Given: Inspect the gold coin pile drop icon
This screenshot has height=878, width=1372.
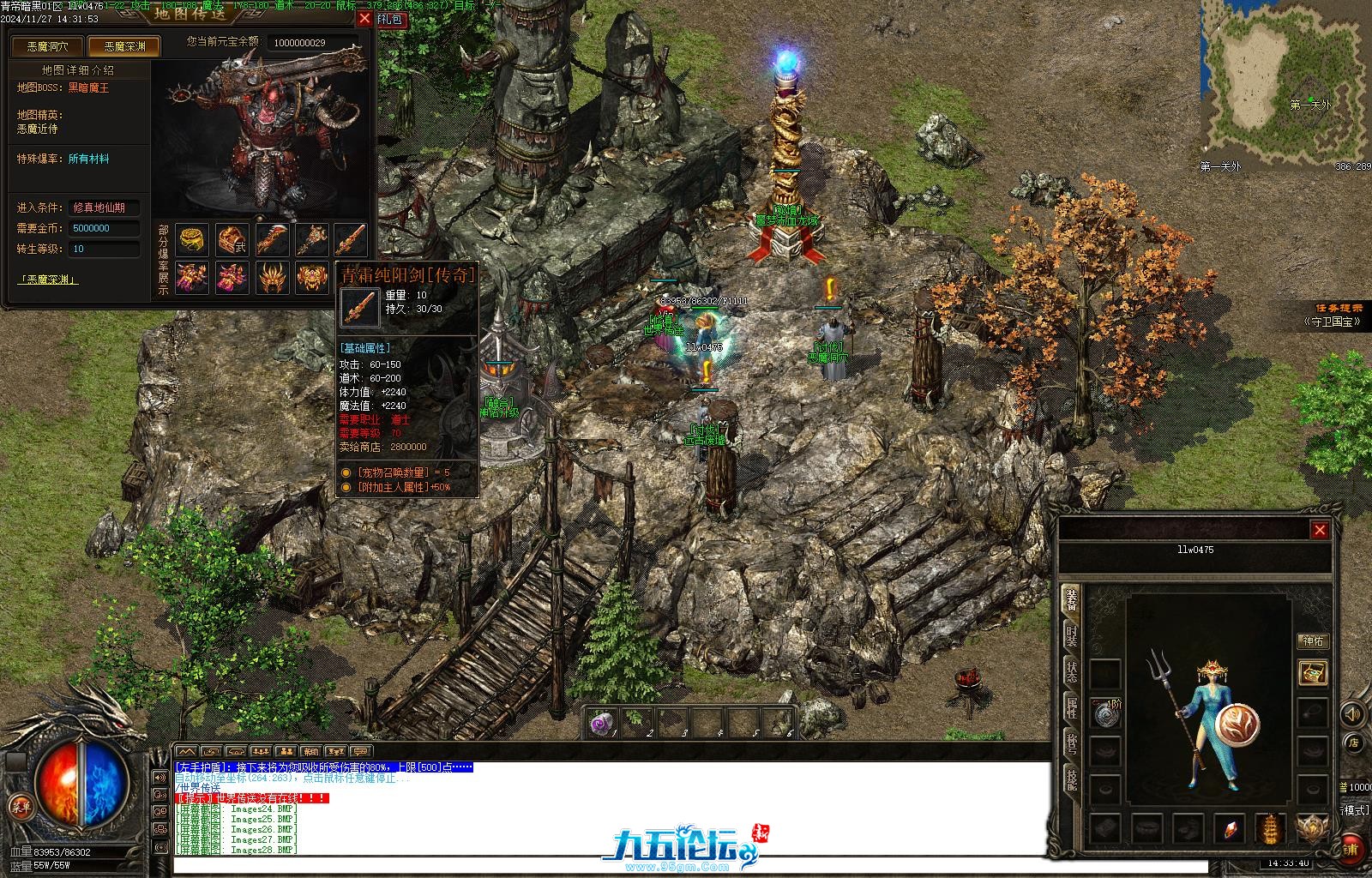Looking at the screenshot, I should (192, 239).
